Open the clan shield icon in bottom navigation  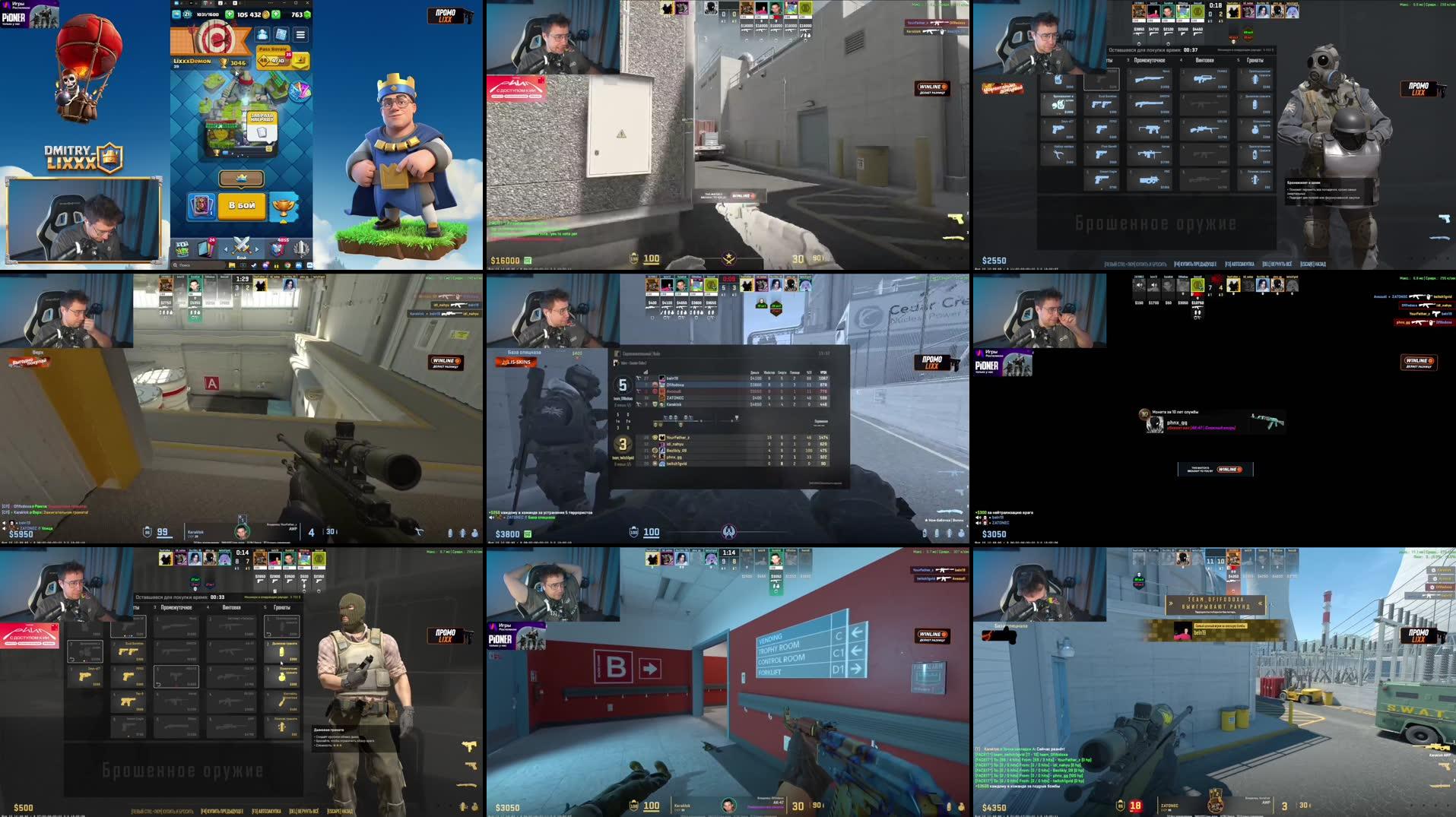(278, 249)
